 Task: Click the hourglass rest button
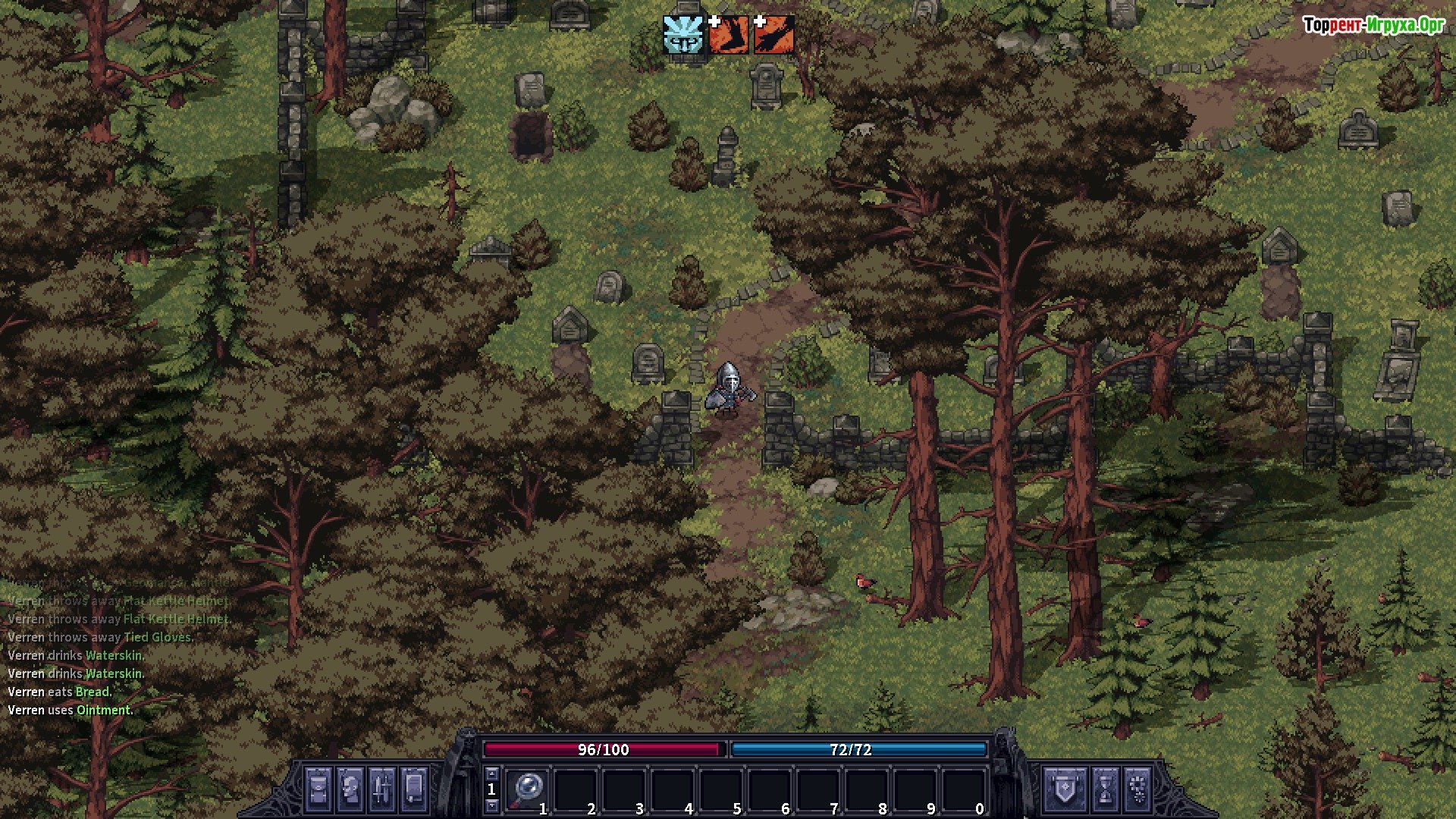[x=1106, y=789]
